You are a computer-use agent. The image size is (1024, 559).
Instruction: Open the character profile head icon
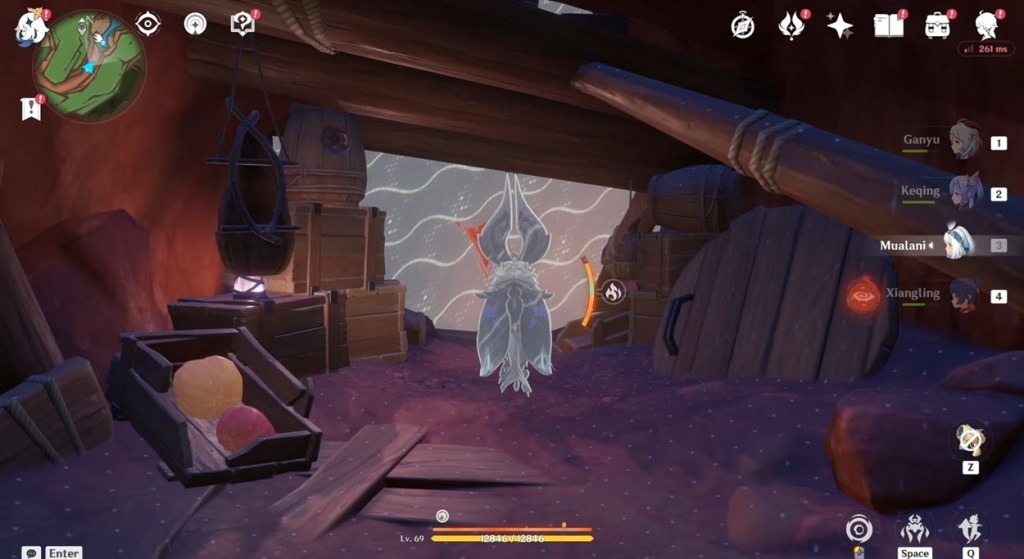[x=987, y=25]
